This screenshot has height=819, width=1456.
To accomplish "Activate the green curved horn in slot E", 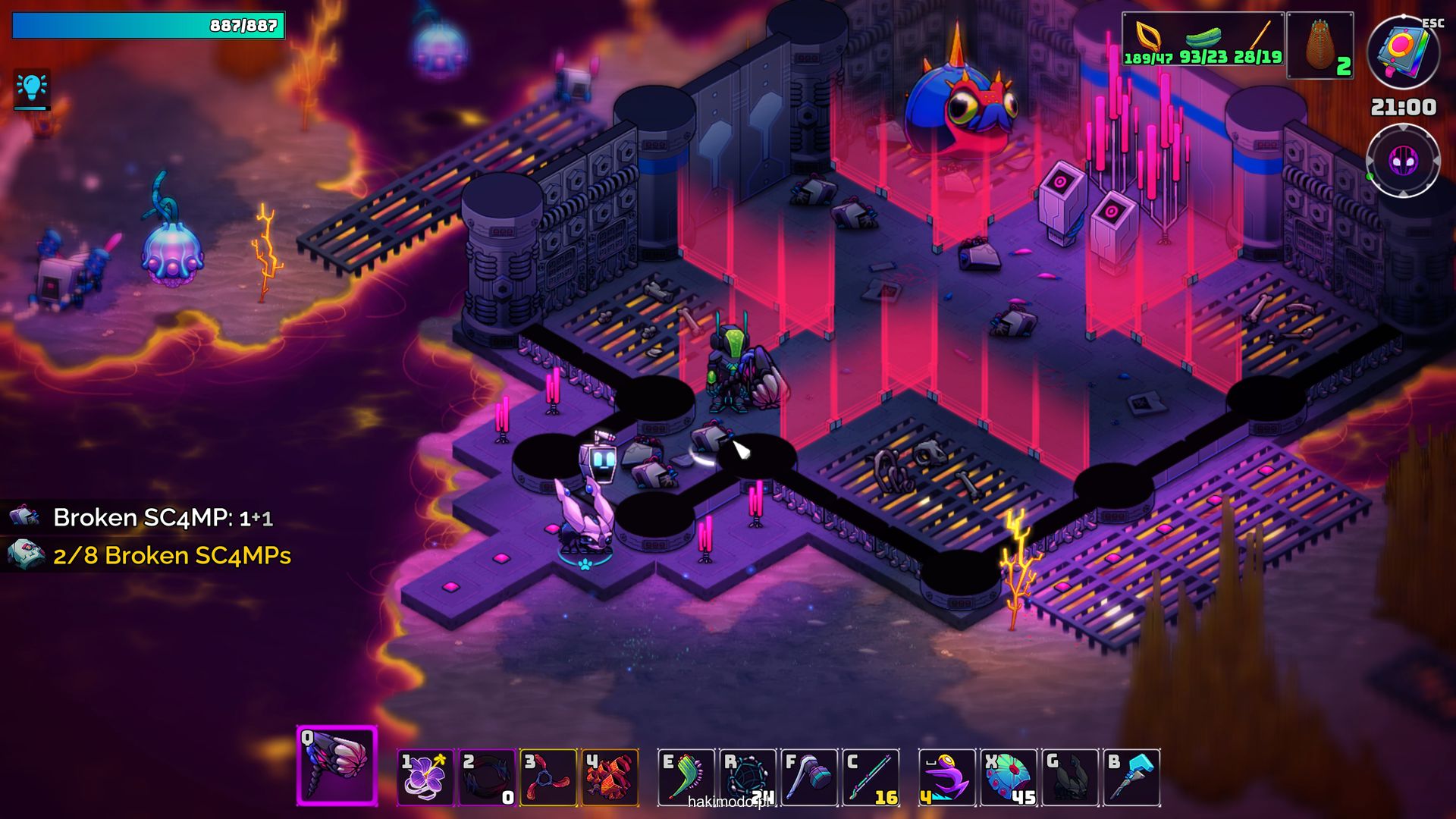I will point(686,777).
